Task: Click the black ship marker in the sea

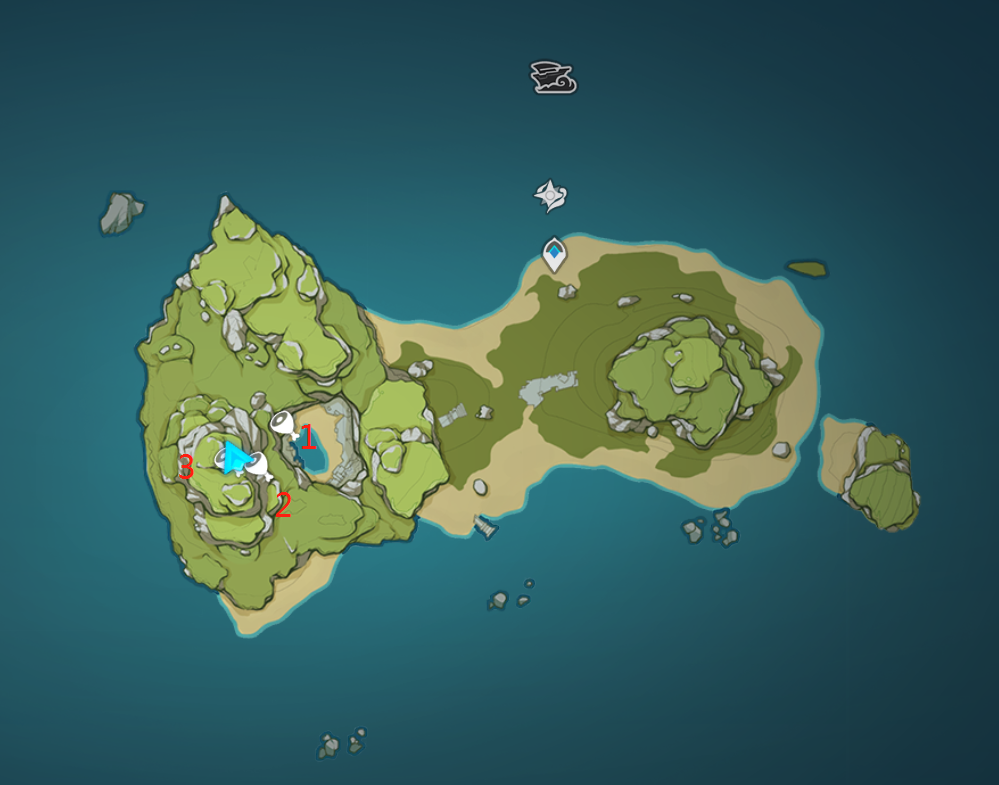Action: point(553,77)
